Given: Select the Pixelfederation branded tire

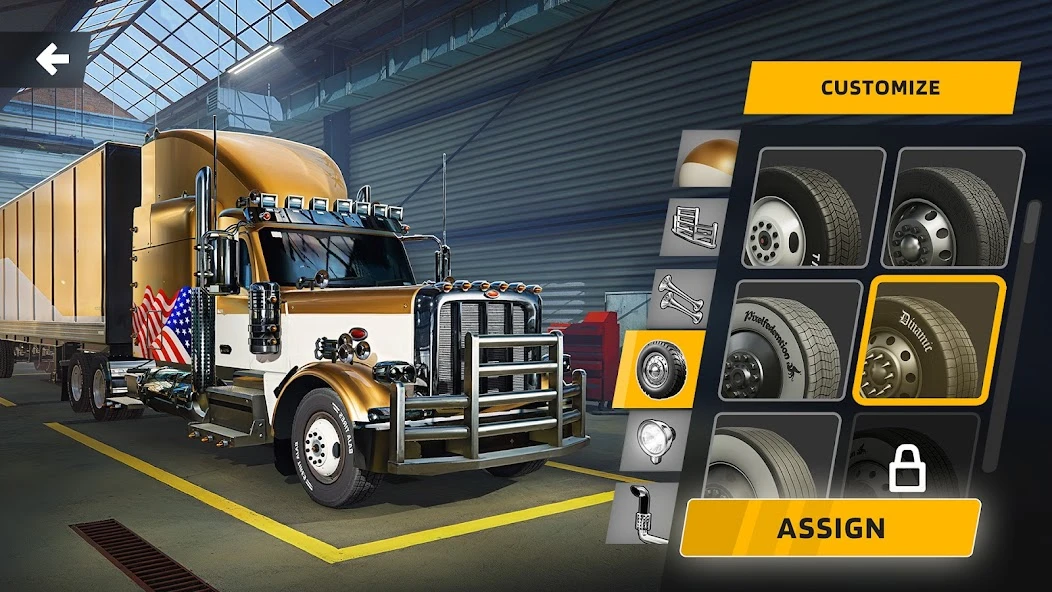Looking at the screenshot, I should click(797, 340).
